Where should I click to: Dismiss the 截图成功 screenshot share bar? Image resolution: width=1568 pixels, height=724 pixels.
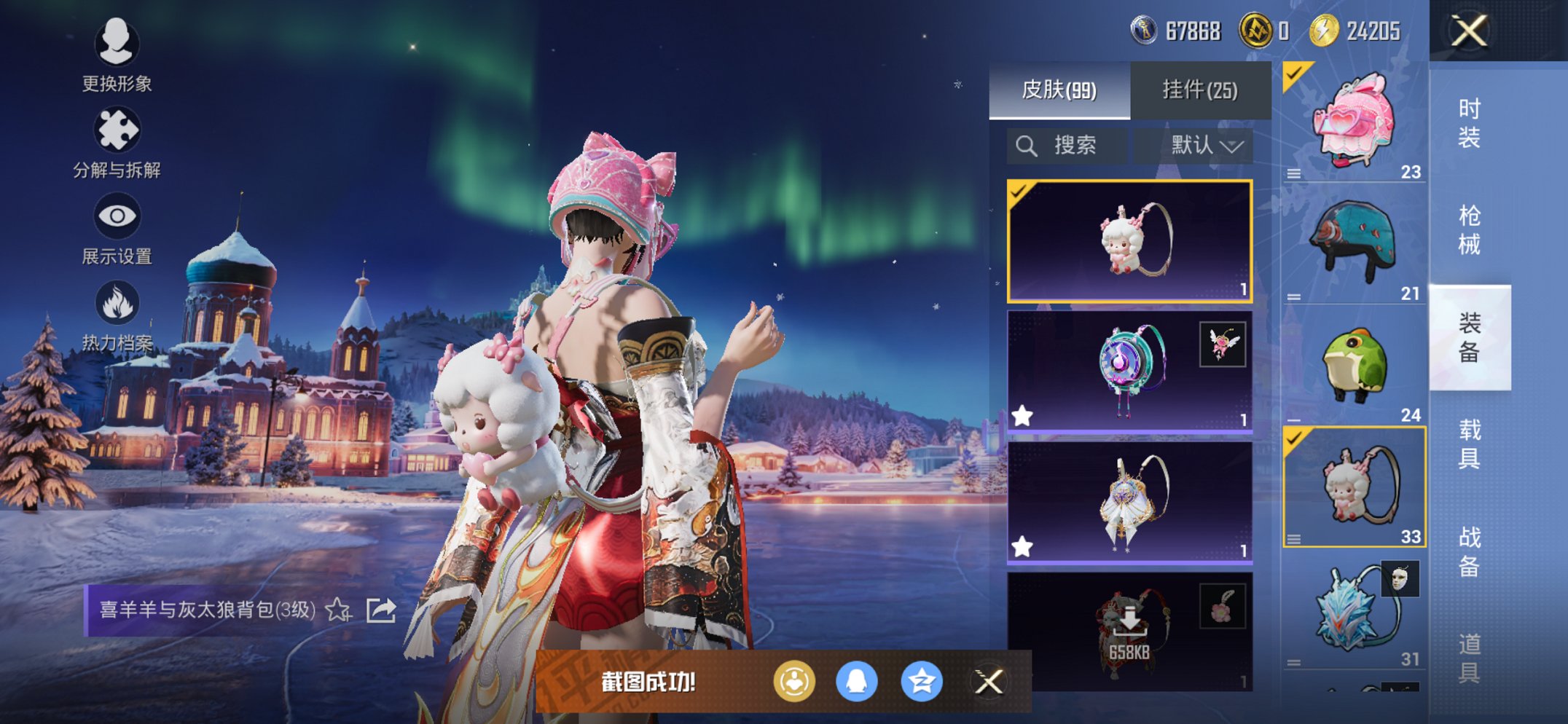pos(988,682)
